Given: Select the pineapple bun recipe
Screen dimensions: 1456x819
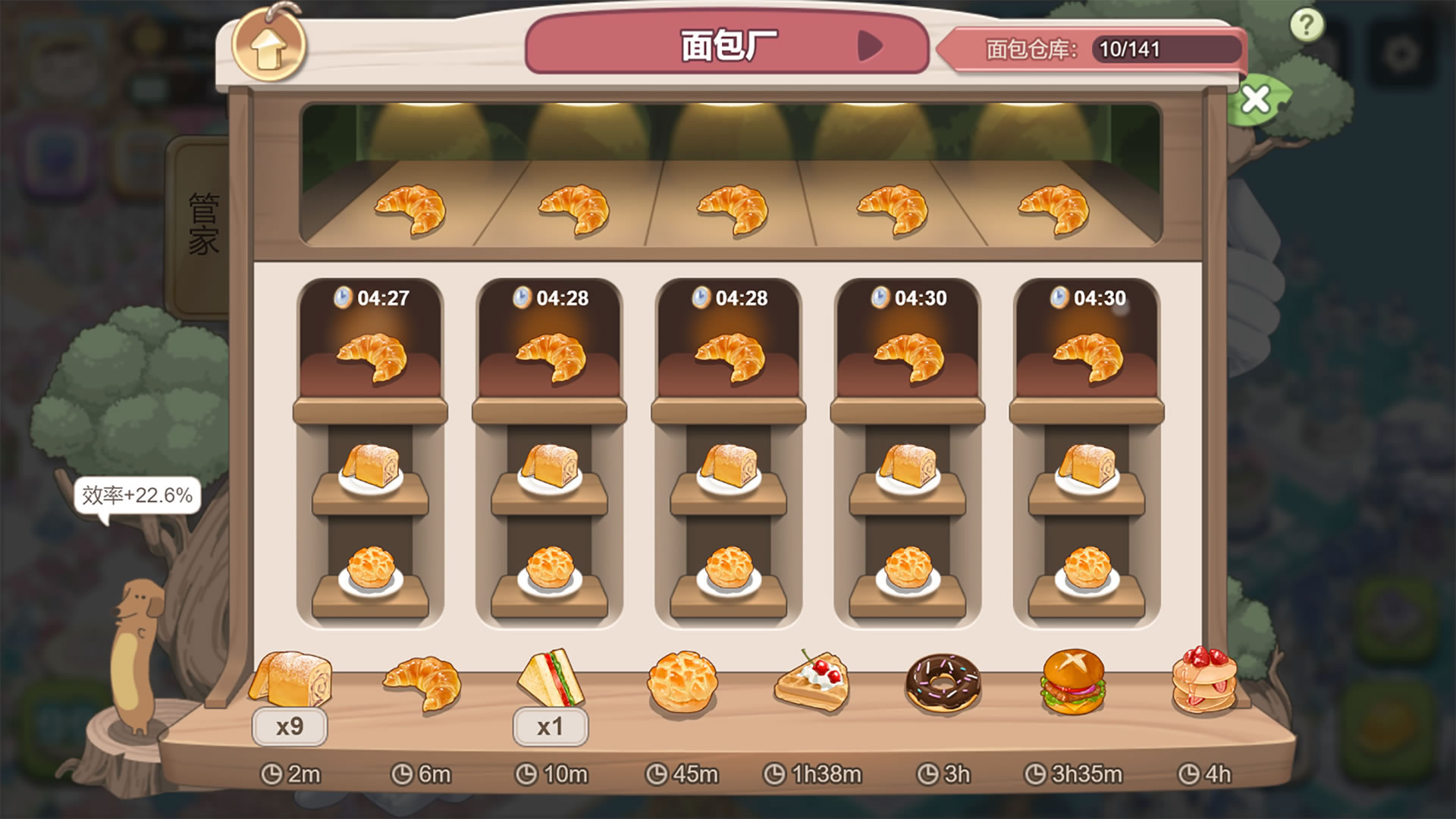Looking at the screenshot, I should pos(681,682).
